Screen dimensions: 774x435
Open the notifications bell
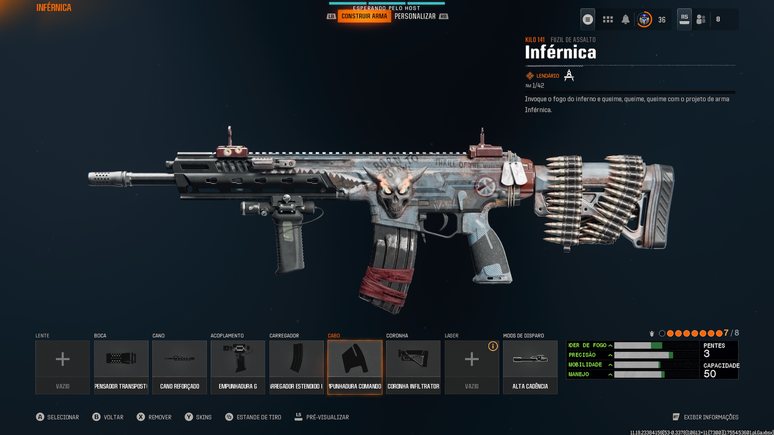coord(626,19)
